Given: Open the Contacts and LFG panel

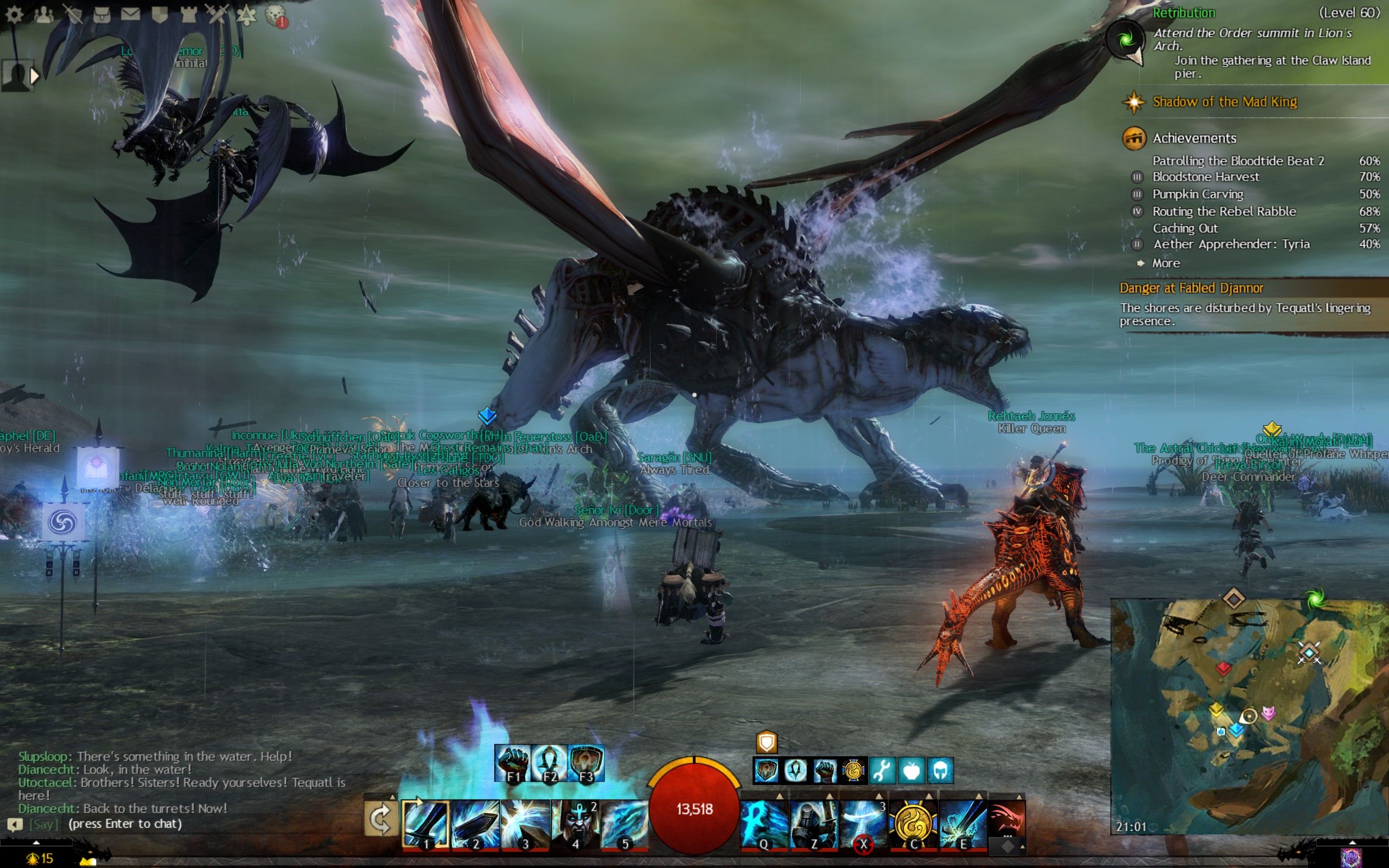Looking at the screenshot, I should point(43,14).
